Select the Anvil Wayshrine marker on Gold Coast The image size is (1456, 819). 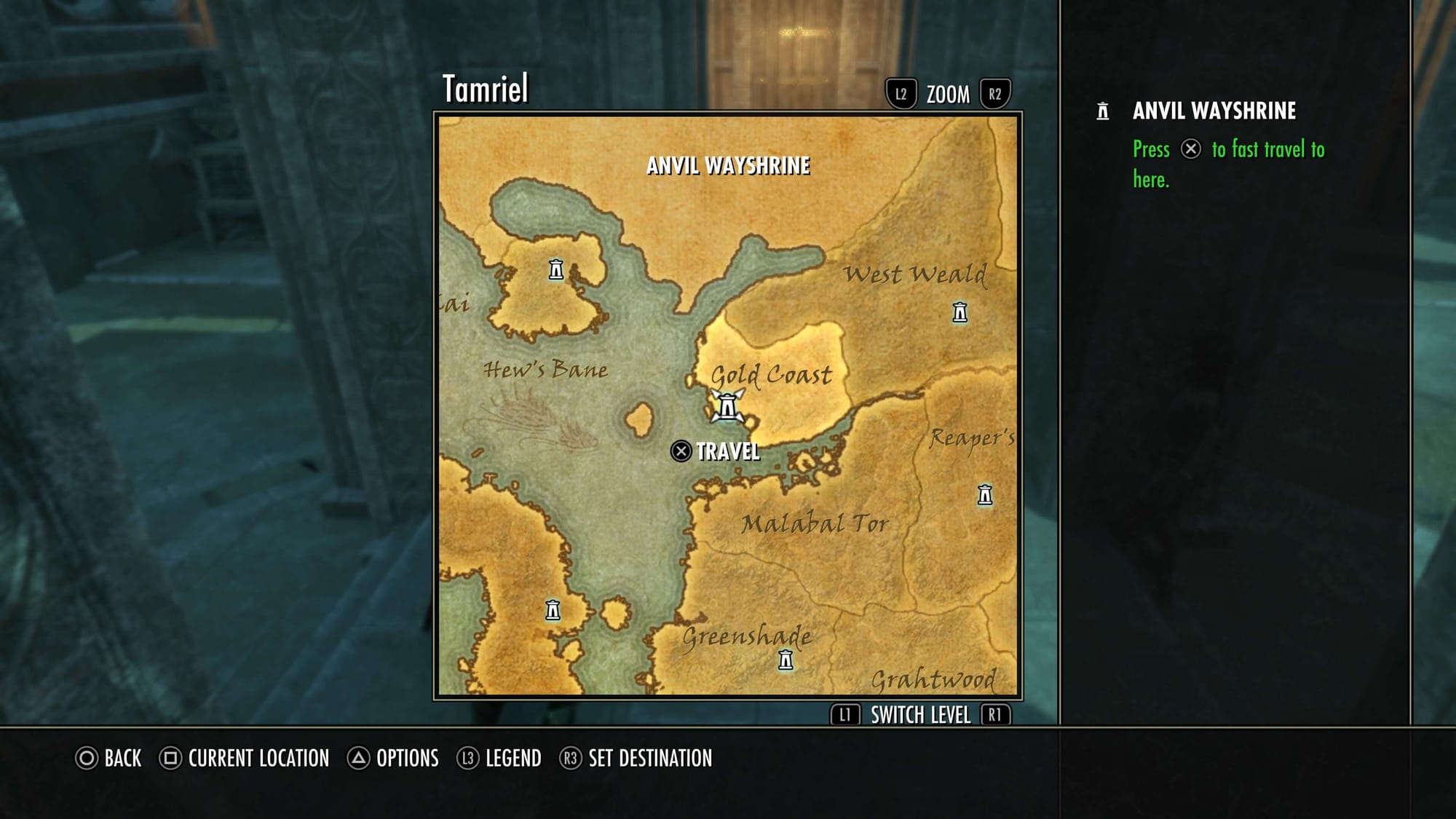(727, 406)
